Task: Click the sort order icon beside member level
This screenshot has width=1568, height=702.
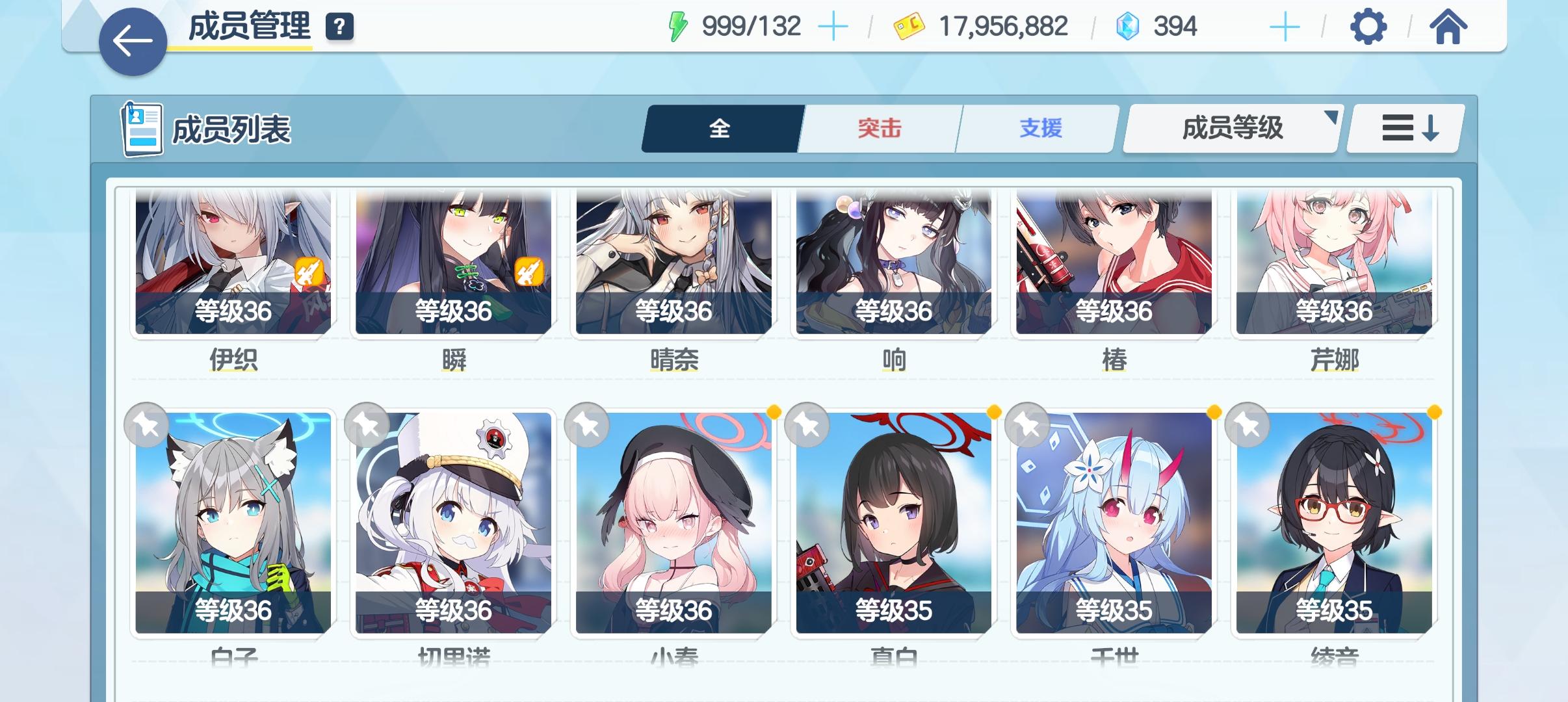Action: tap(1404, 128)
